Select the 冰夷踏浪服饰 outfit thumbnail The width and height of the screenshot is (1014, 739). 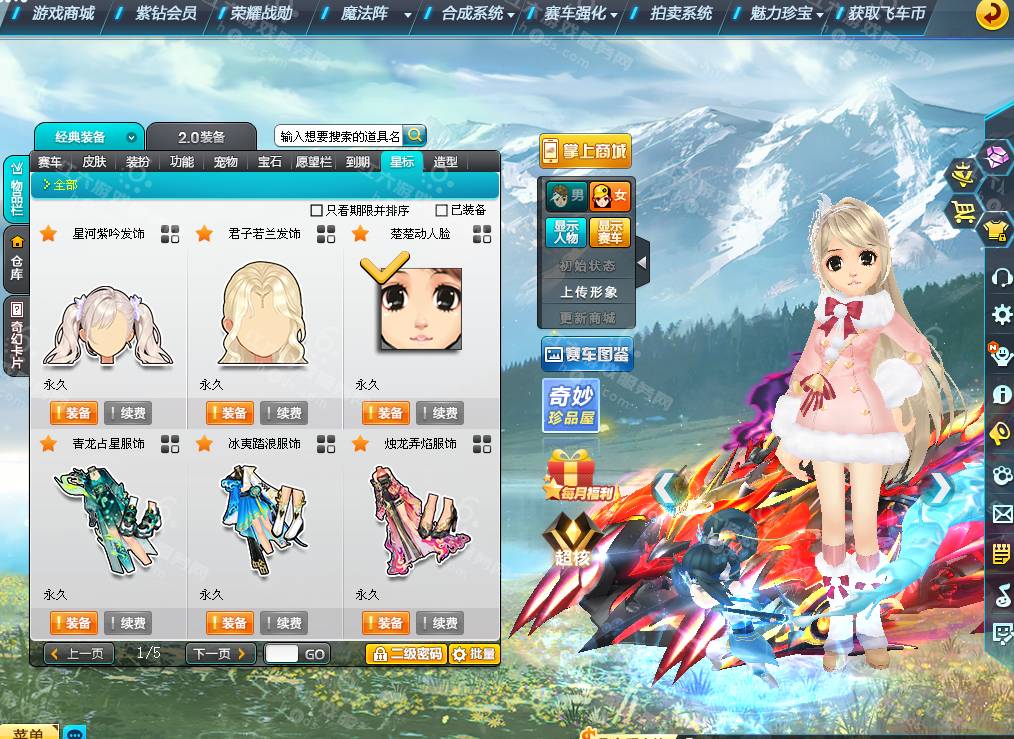coord(262,520)
